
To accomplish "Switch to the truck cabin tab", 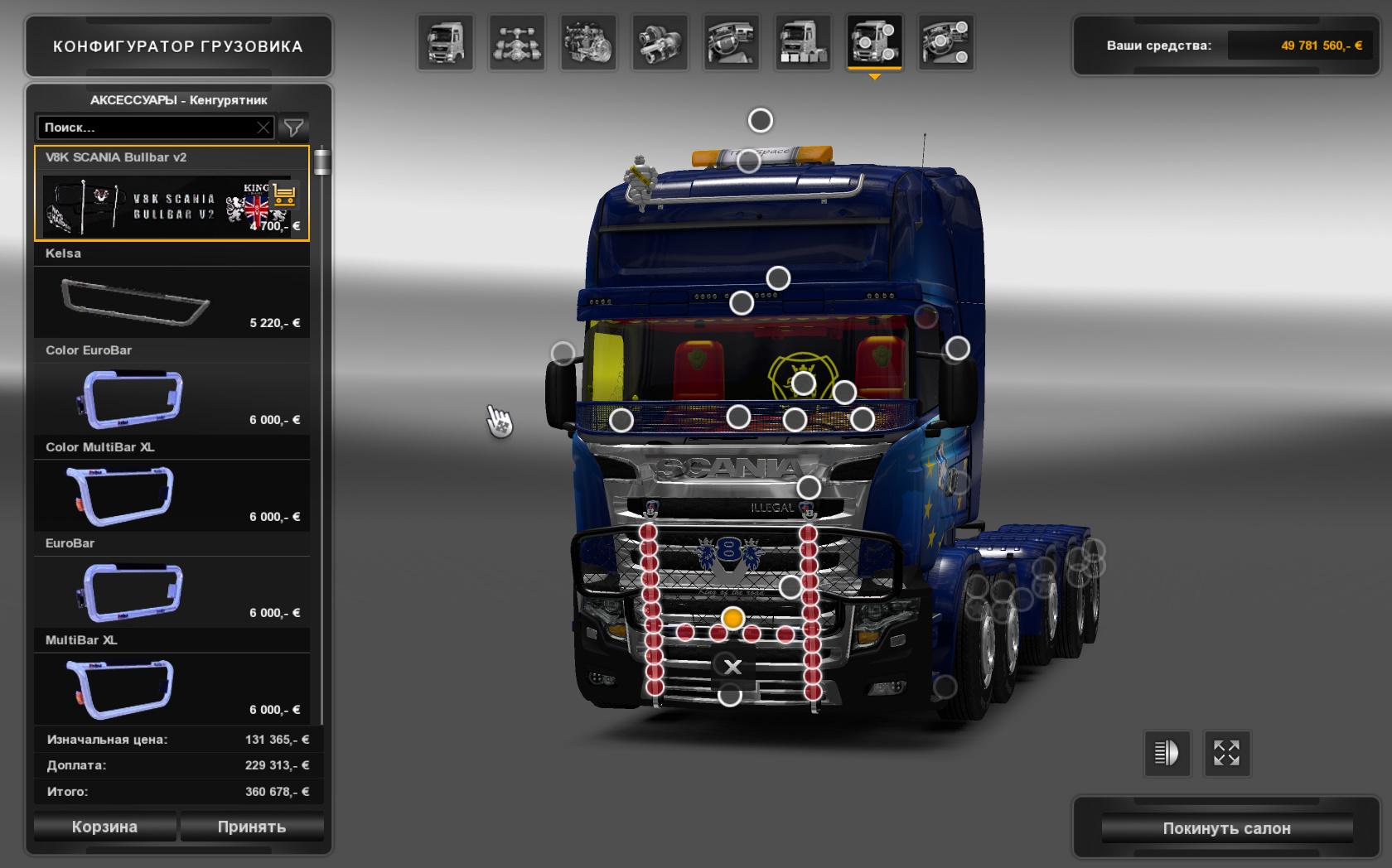I will pos(446,42).
